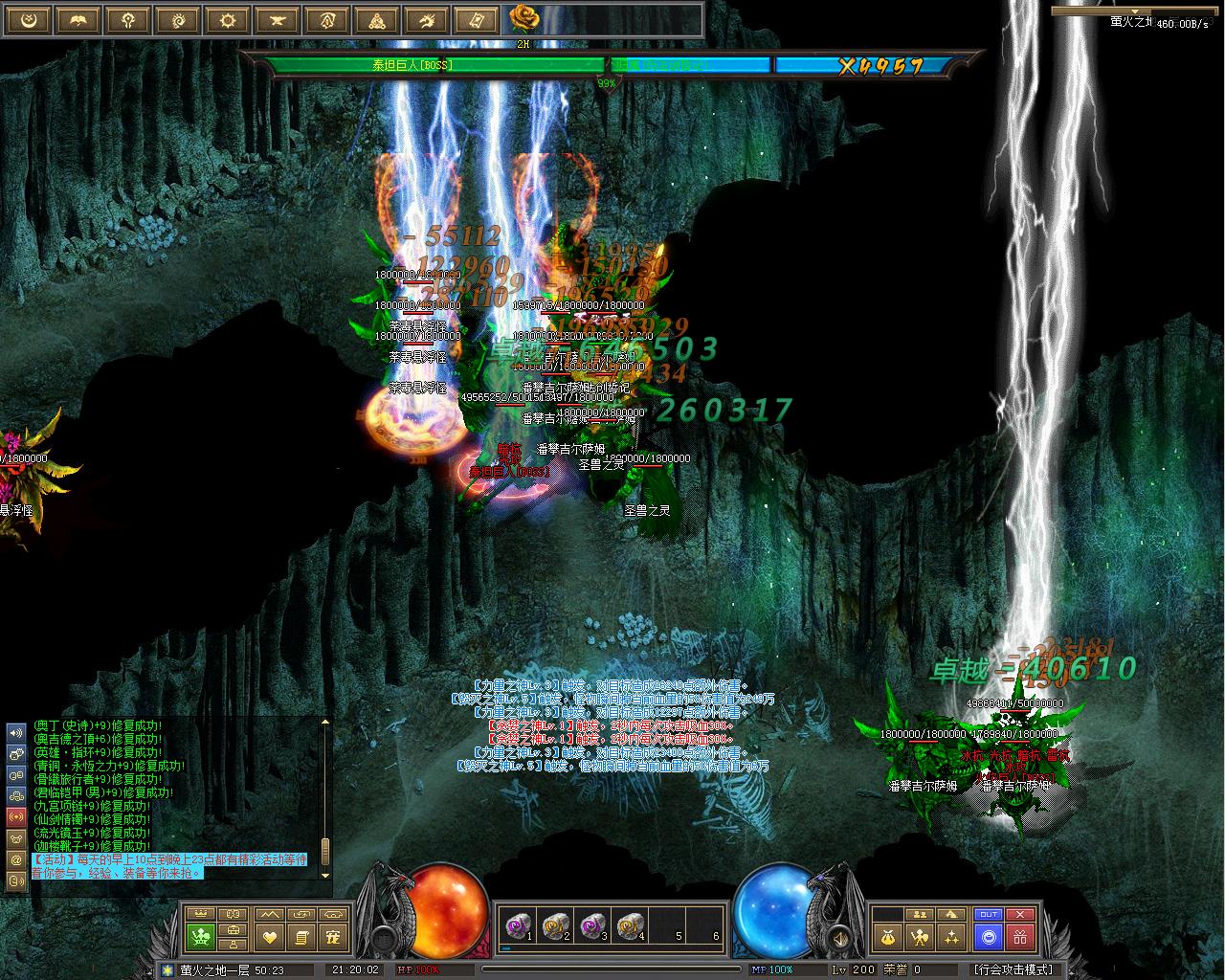Open the @ mention channel in the chat sidebar
Screen dimensions: 1225x980
pyautogui.click(x=15, y=859)
